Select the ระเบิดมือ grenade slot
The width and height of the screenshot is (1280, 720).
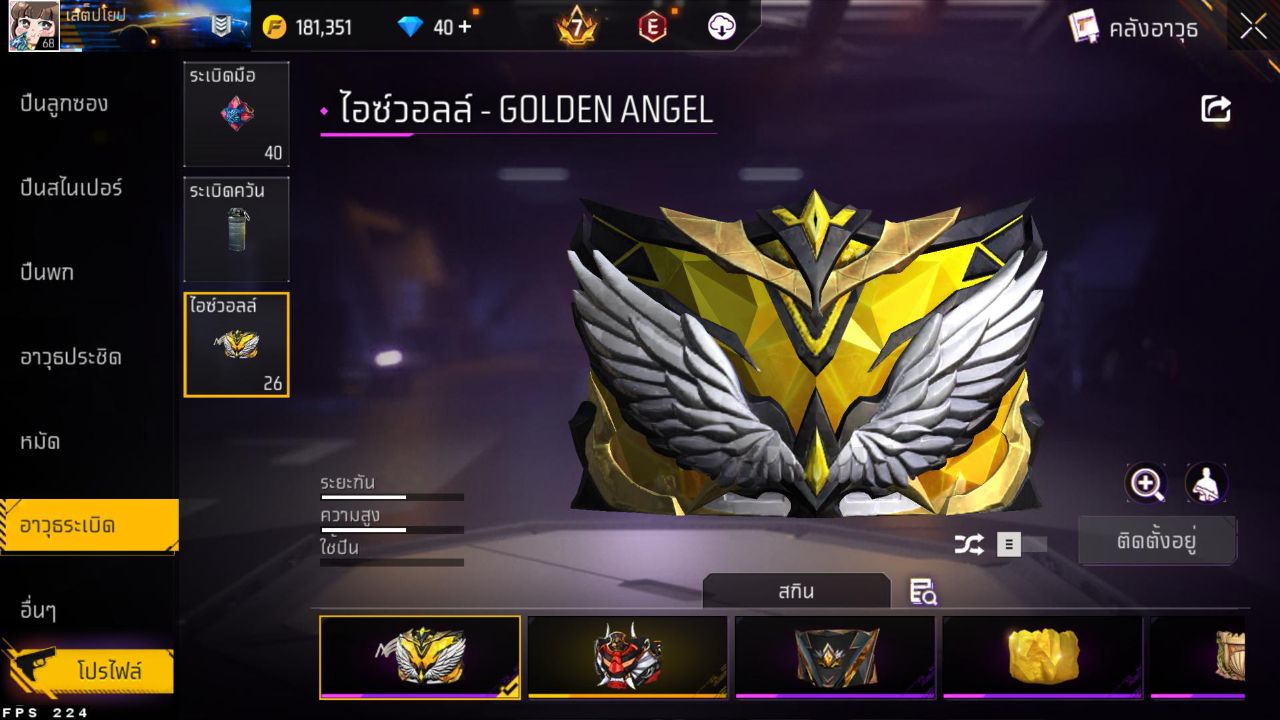pos(236,114)
